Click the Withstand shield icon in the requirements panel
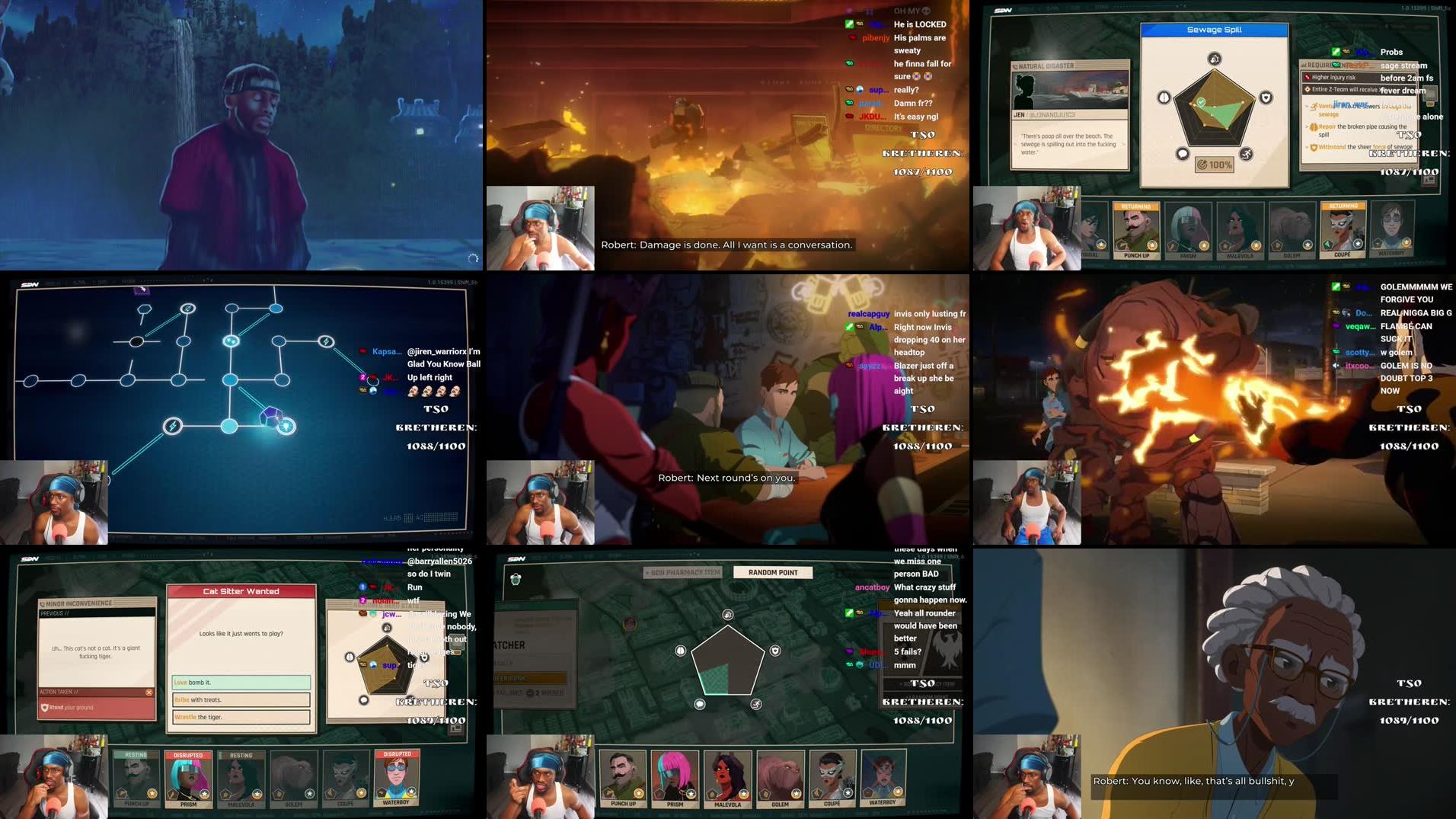 (x=1314, y=147)
